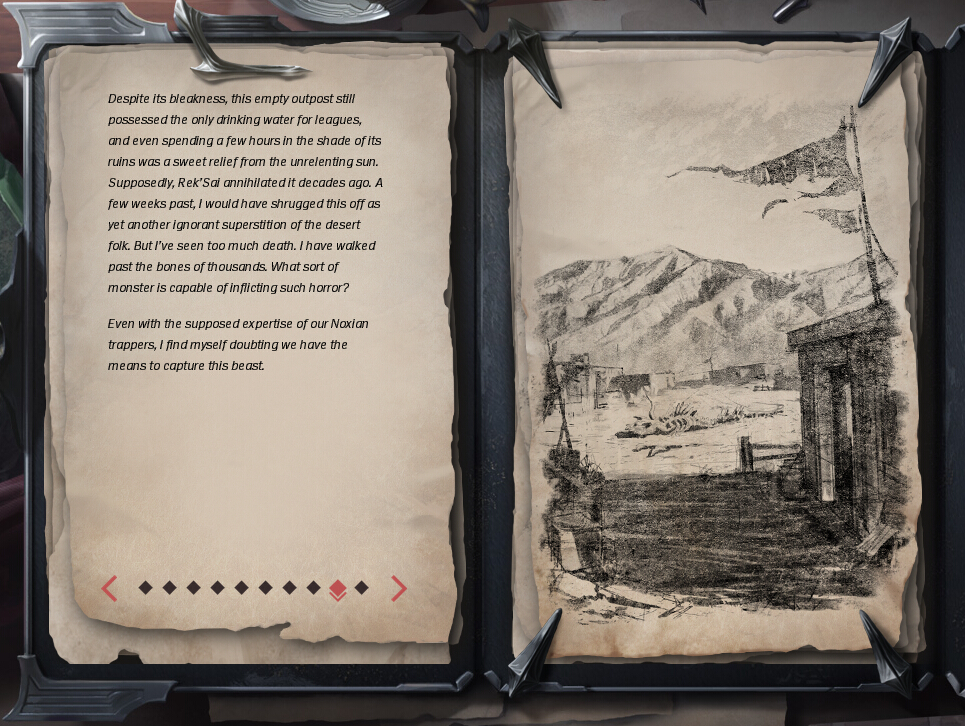Select the highlighted red page indicator diamond

click(x=338, y=589)
